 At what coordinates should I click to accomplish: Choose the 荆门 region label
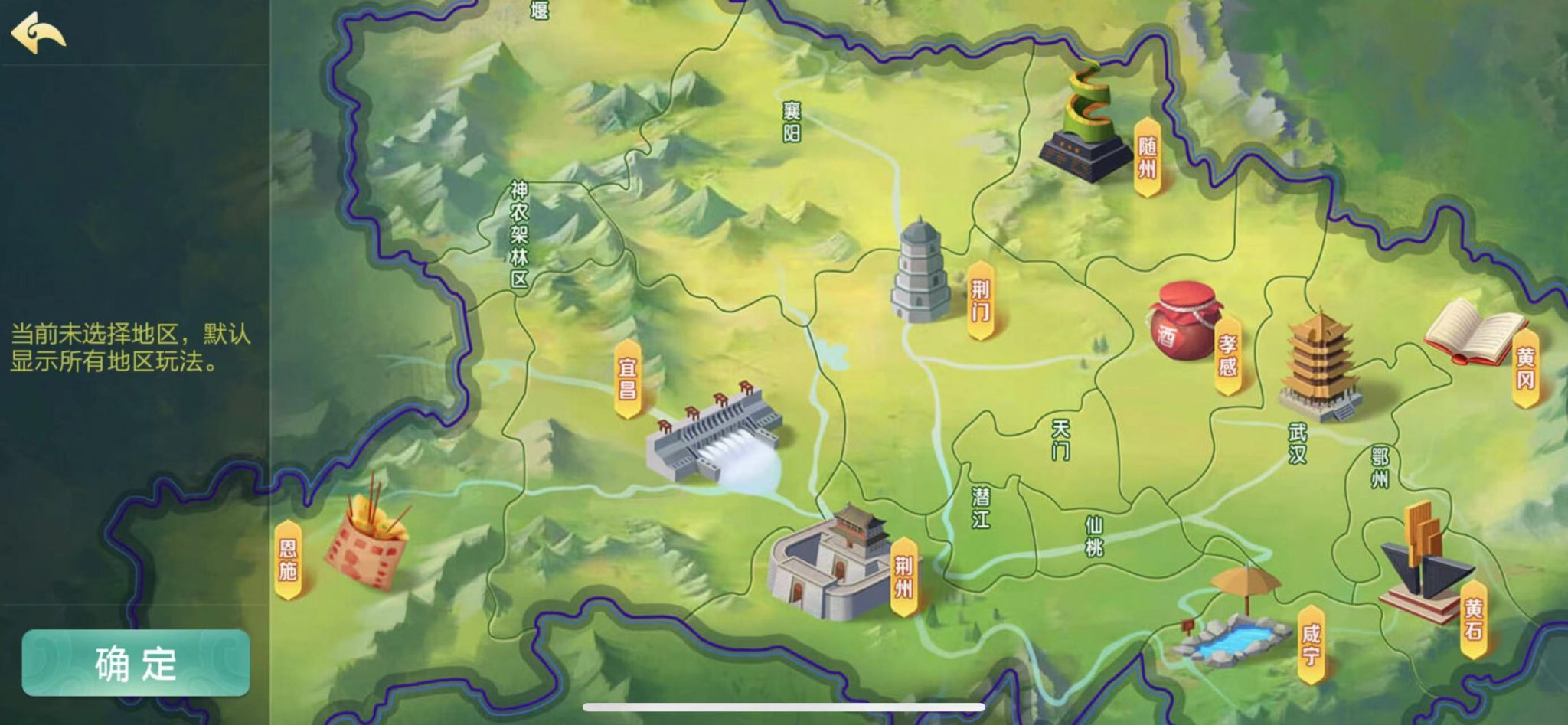[980, 300]
